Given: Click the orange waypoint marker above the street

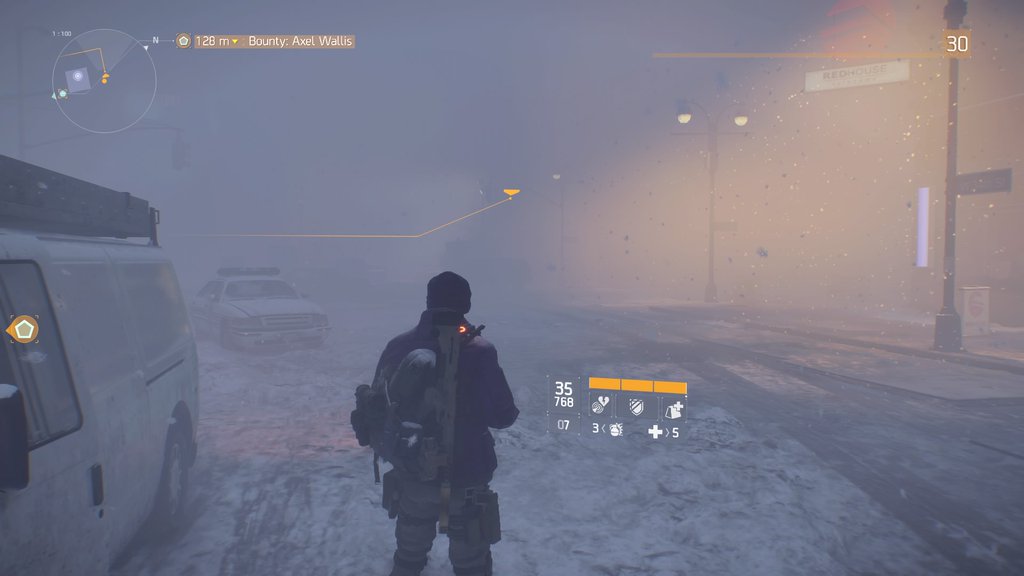Looking at the screenshot, I should tap(512, 192).
